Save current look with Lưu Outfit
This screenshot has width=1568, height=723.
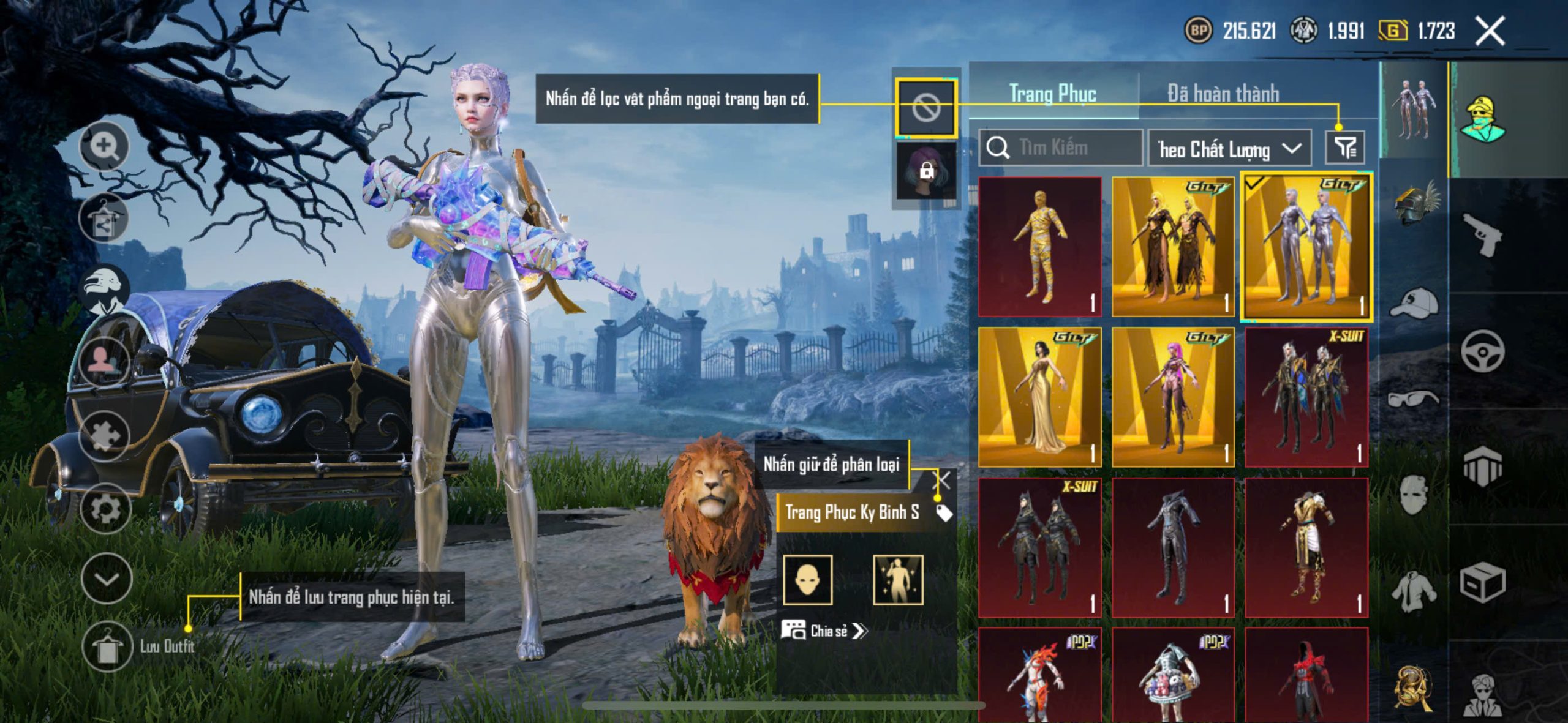[x=108, y=646]
